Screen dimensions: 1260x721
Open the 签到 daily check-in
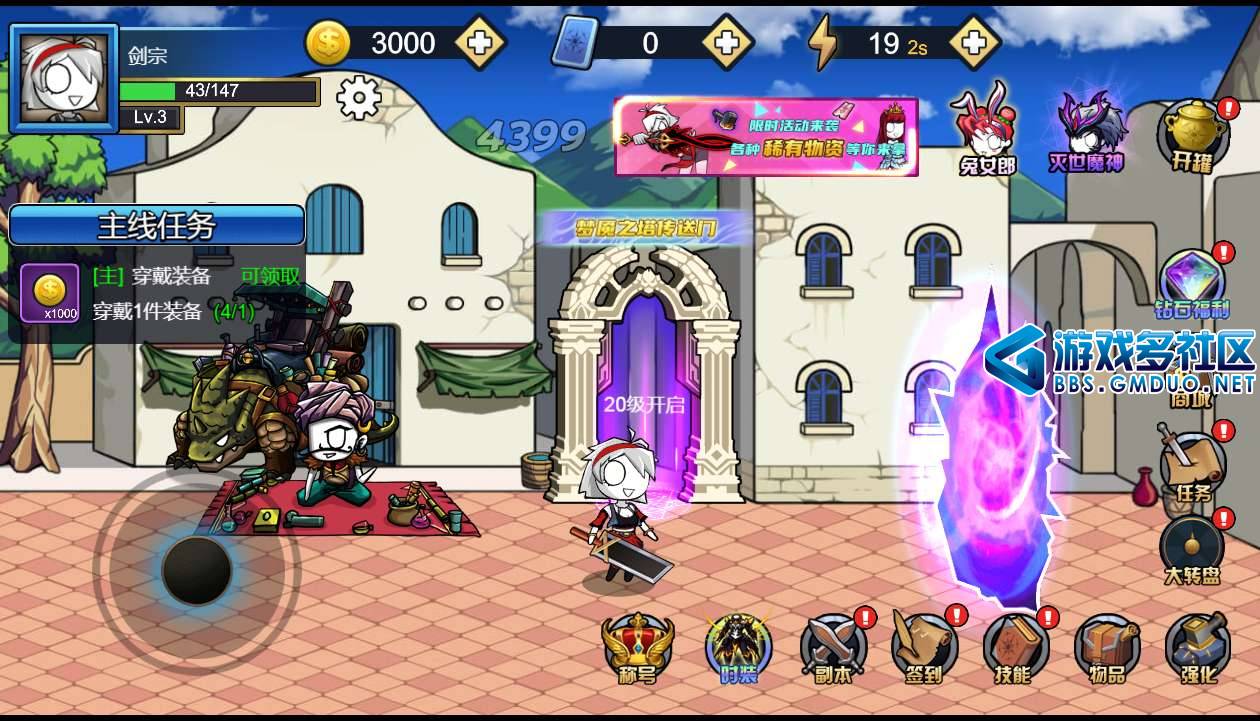pyautogui.click(x=924, y=646)
